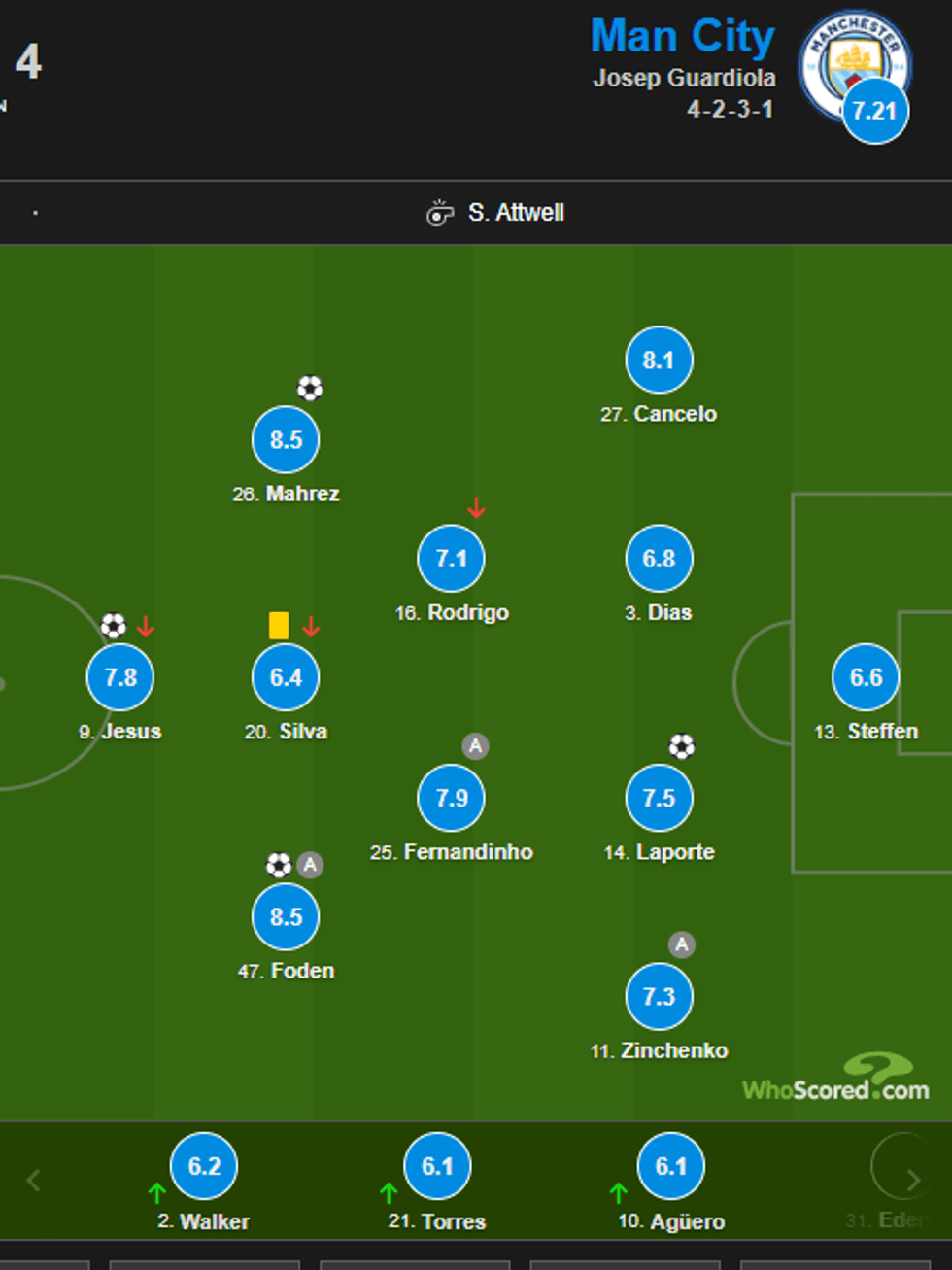This screenshot has height=1270, width=952.
Task: Show previous substitutes with left arrow
Action: click(x=33, y=1181)
